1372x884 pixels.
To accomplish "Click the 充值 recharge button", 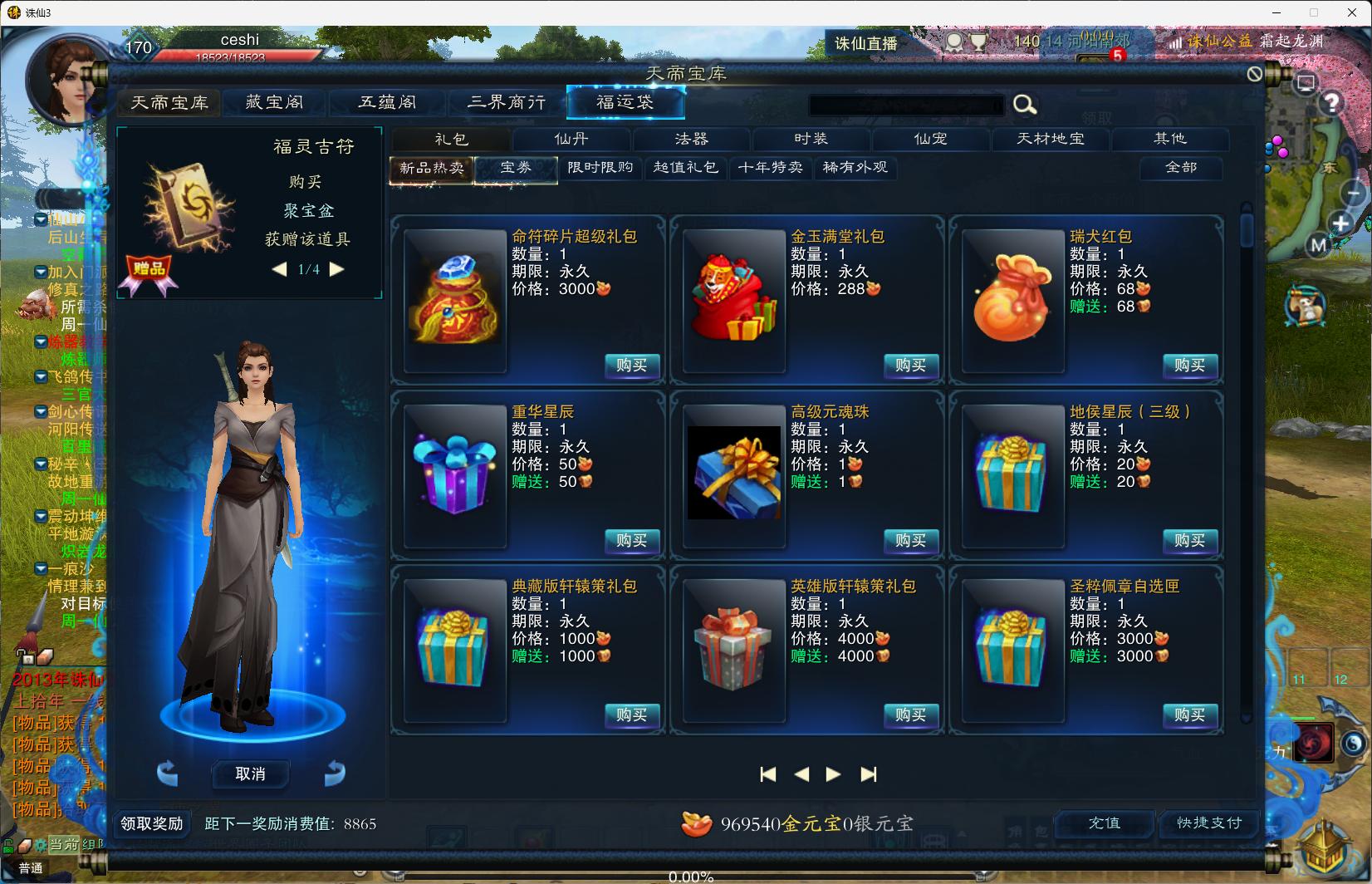I will click(x=1104, y=823).
